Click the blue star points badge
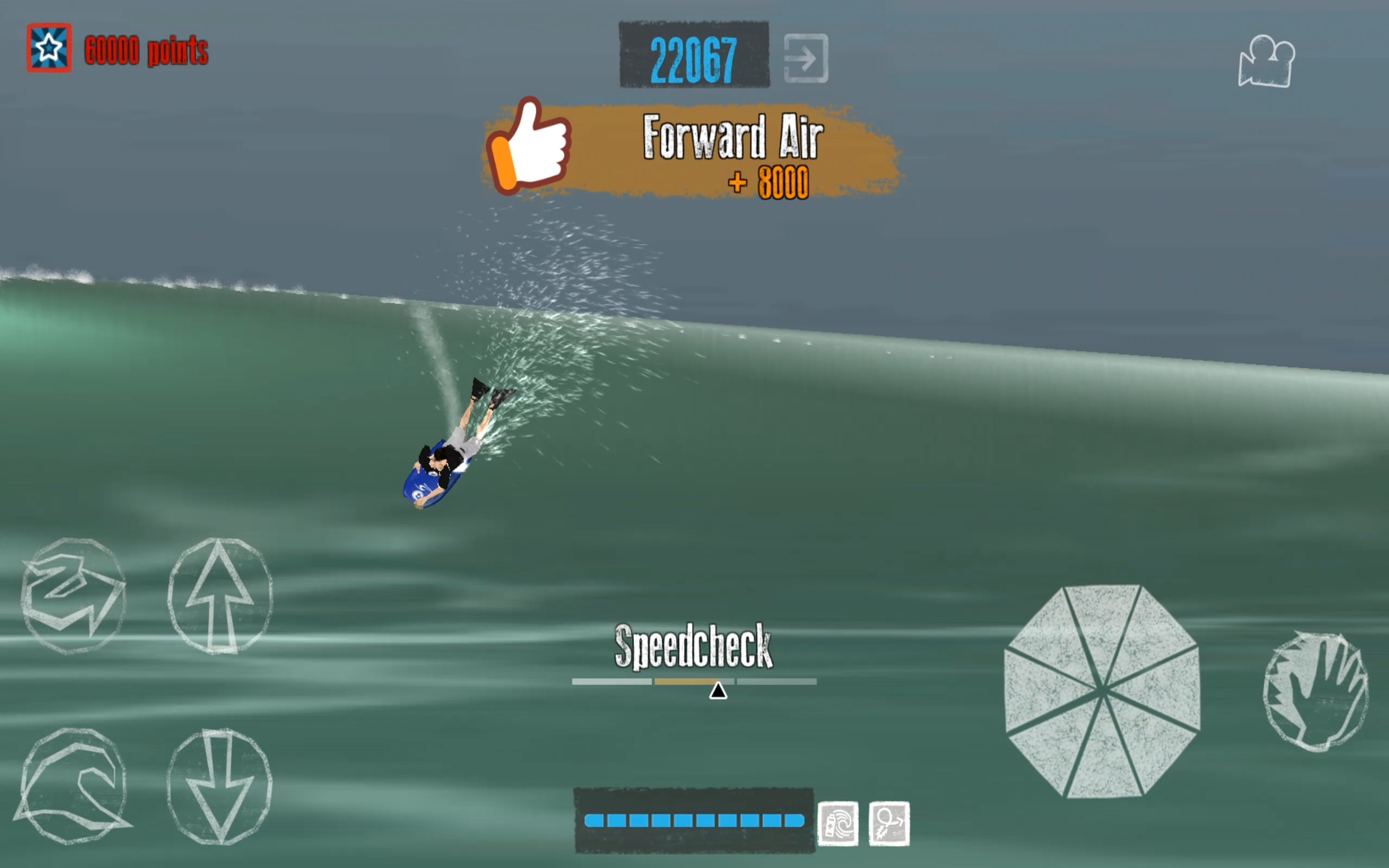This screenshot has width=1389, height=868. (x=48, y=48)
